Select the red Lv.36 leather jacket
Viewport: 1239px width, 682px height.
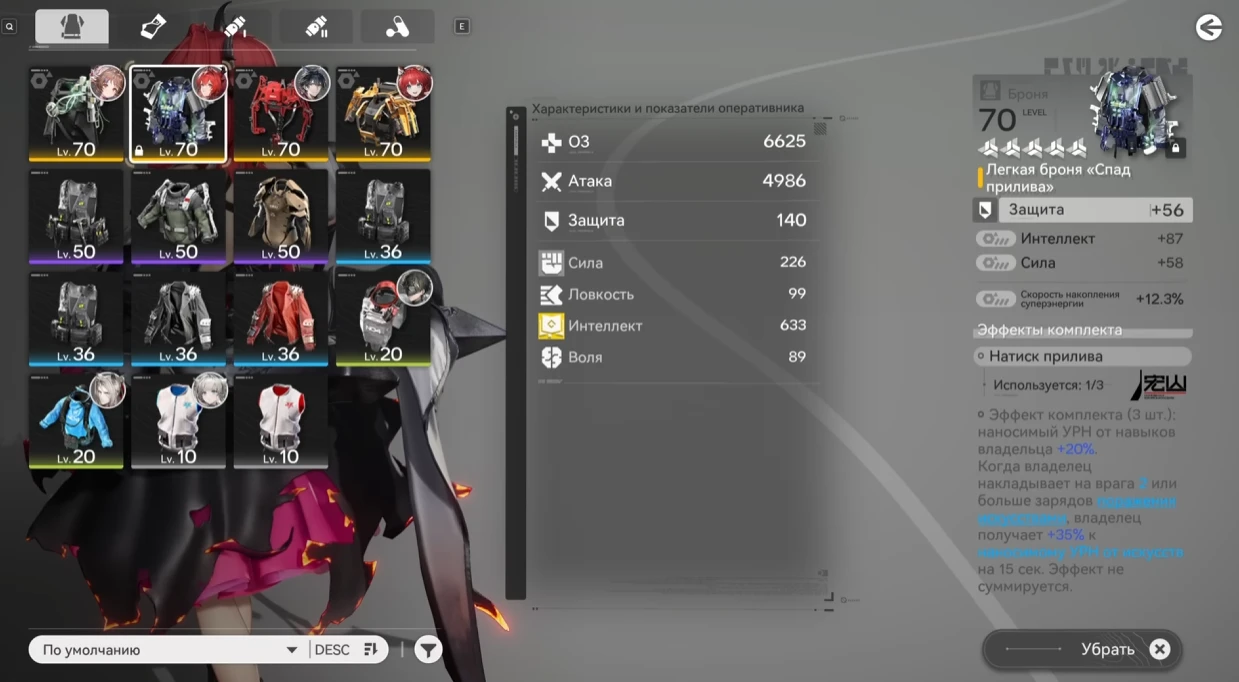[x=281, y=319]
